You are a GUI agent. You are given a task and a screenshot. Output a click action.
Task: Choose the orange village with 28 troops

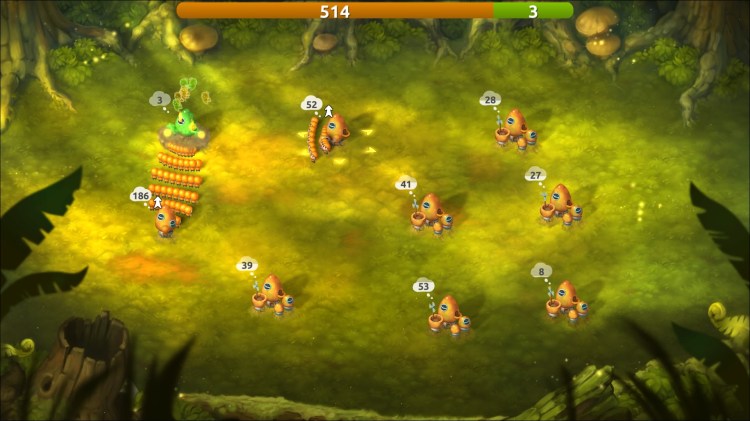point(517,131)
